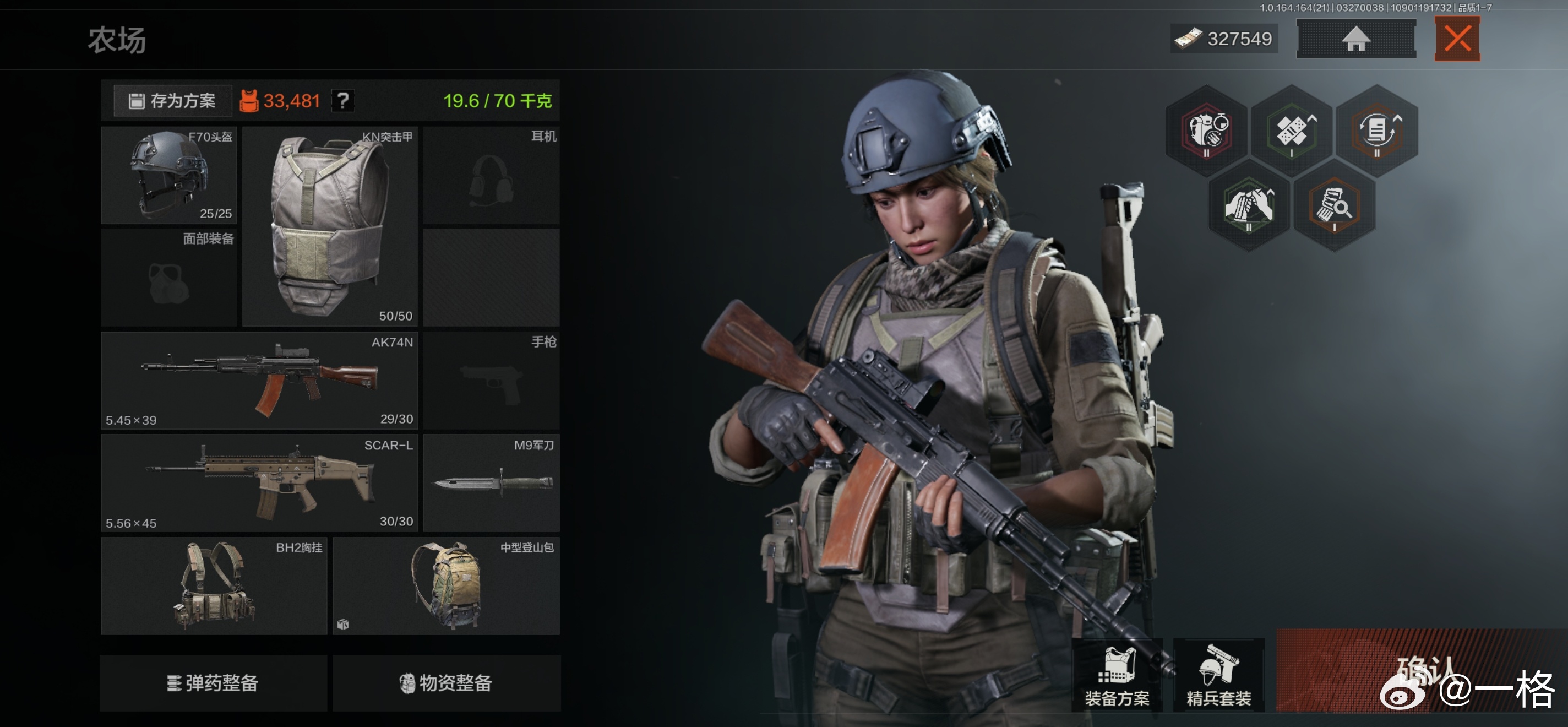The image size is (1568, 727).
Task: Select the M9军刀 knife slot
Action: coord(491,483)
